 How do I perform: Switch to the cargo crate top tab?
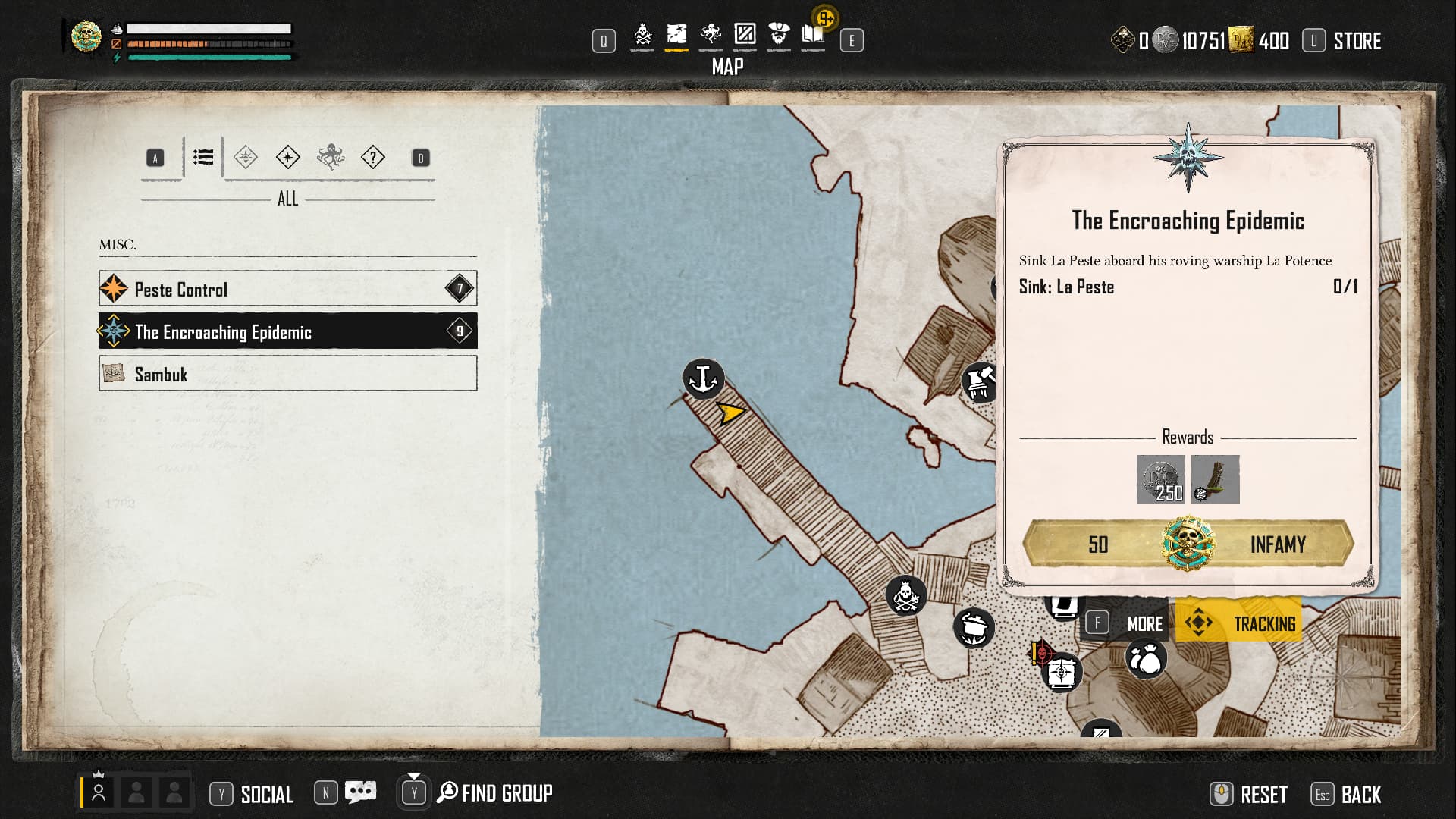click(x=745, y=35)
